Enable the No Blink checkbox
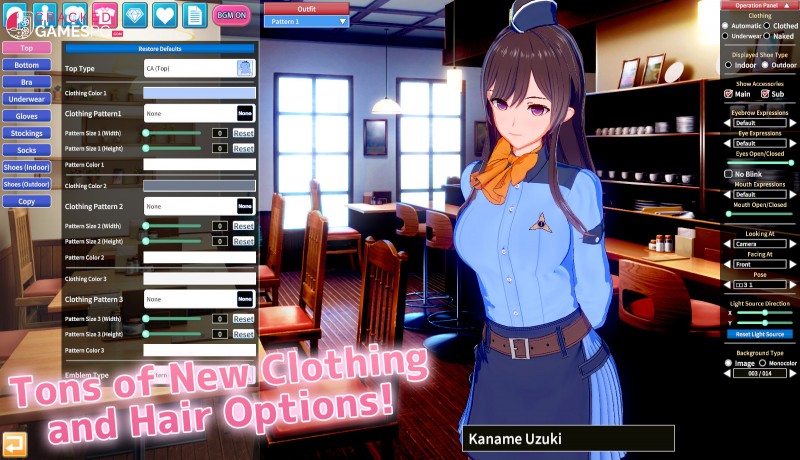The image size is (800, 460). click(728, 174)
